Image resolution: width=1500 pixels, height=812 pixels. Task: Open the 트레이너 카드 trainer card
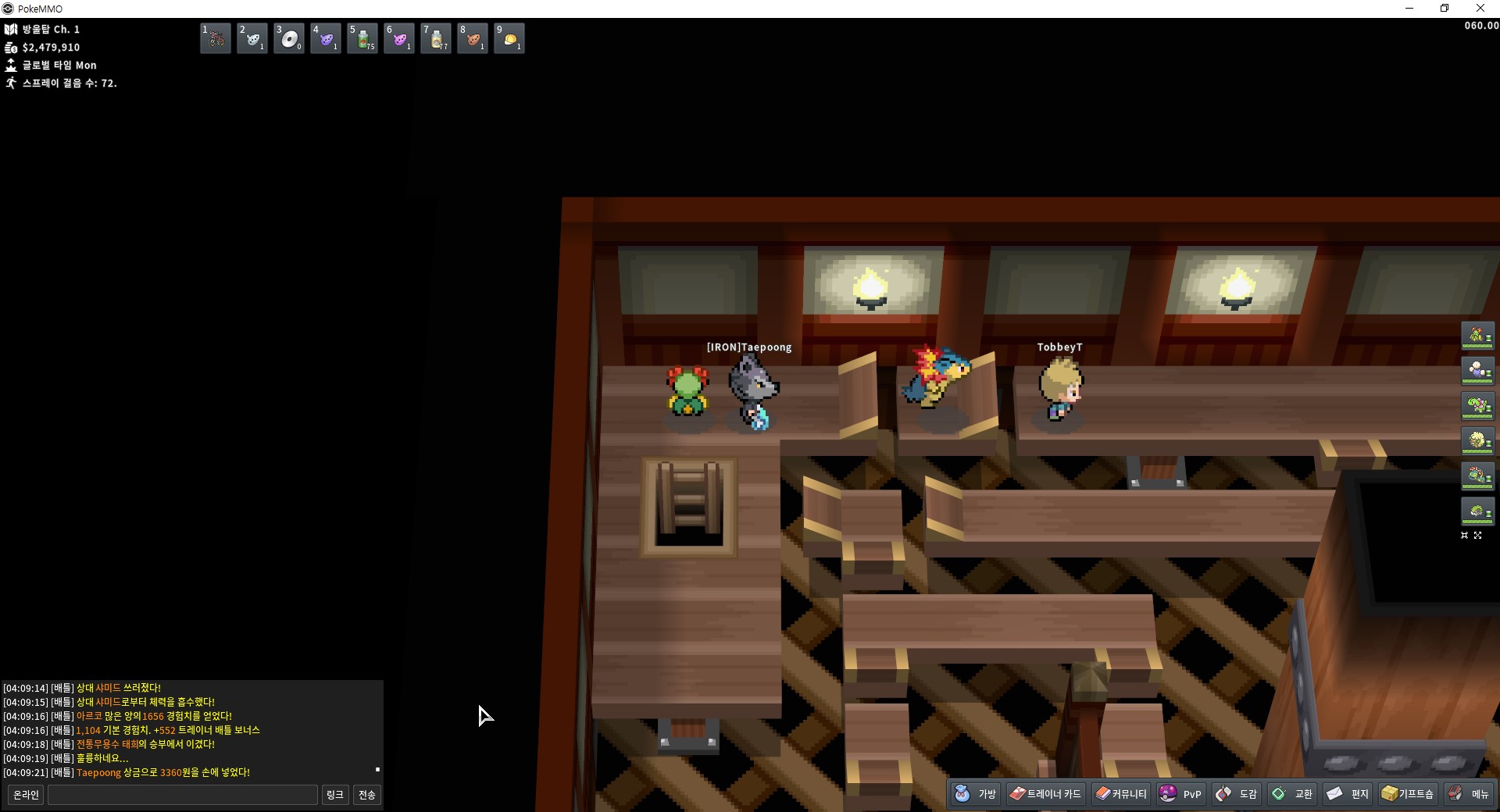[x=1045, y=794]
